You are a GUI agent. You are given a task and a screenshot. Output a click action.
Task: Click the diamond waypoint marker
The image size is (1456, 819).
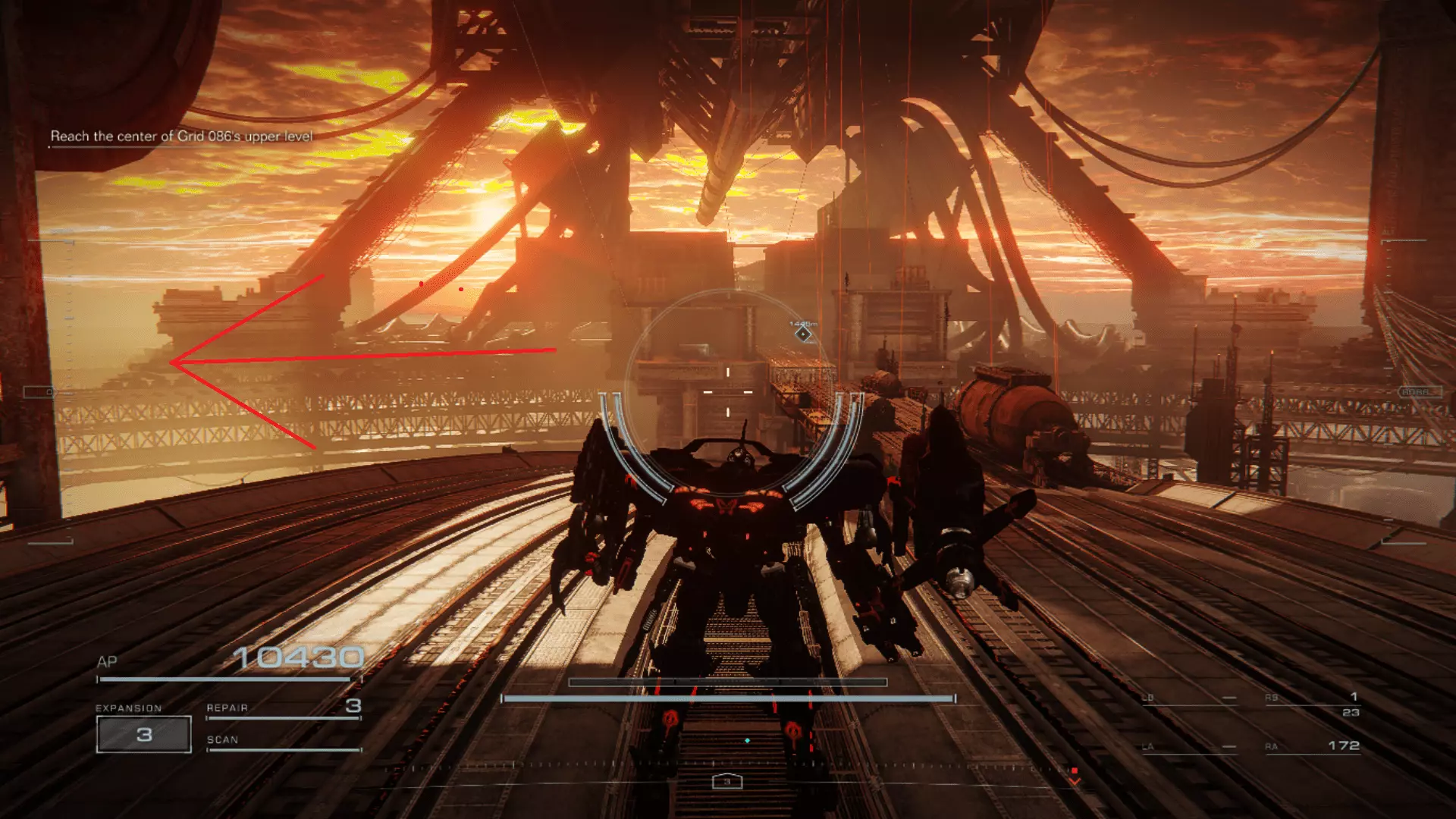coord(803,334)
